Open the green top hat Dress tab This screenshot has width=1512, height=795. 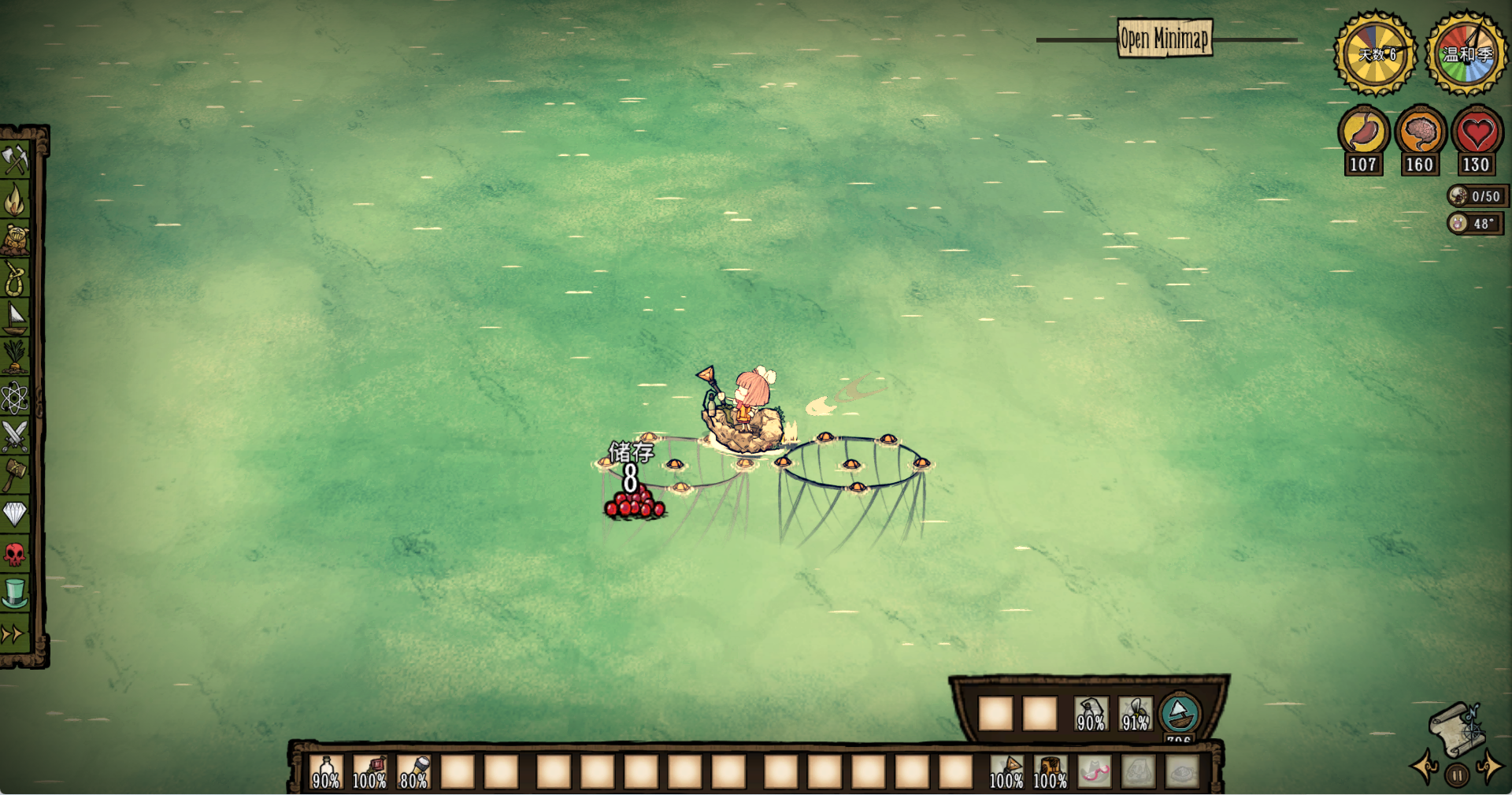pyautogui.click(x=15, y=593)
